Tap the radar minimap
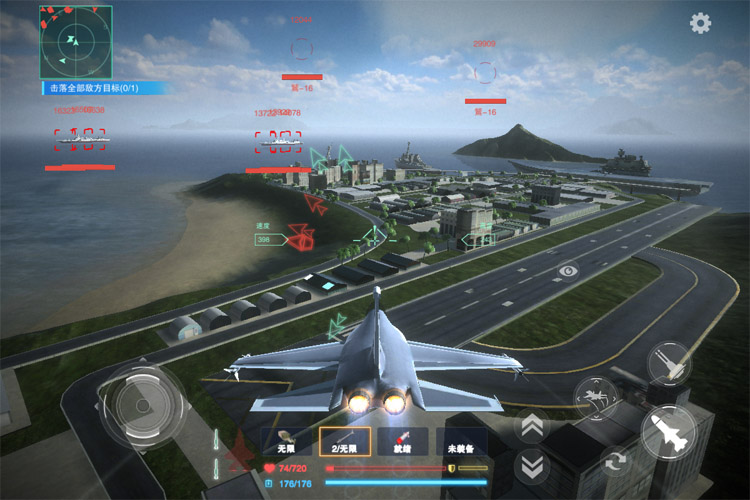Viewport: 750px width, 500px height. [x=76, y=42]
